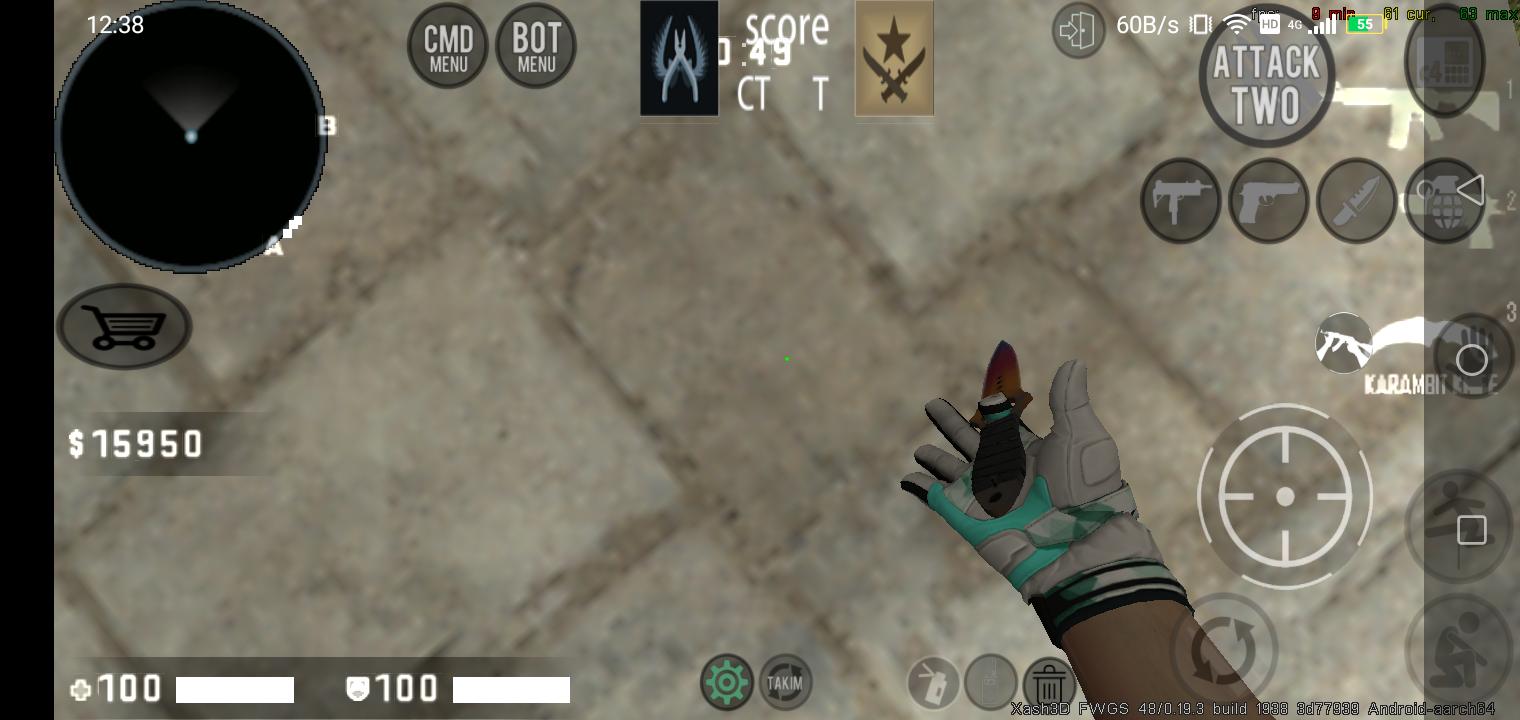Select the C4 bomb button

click(x=1444, y=60)
